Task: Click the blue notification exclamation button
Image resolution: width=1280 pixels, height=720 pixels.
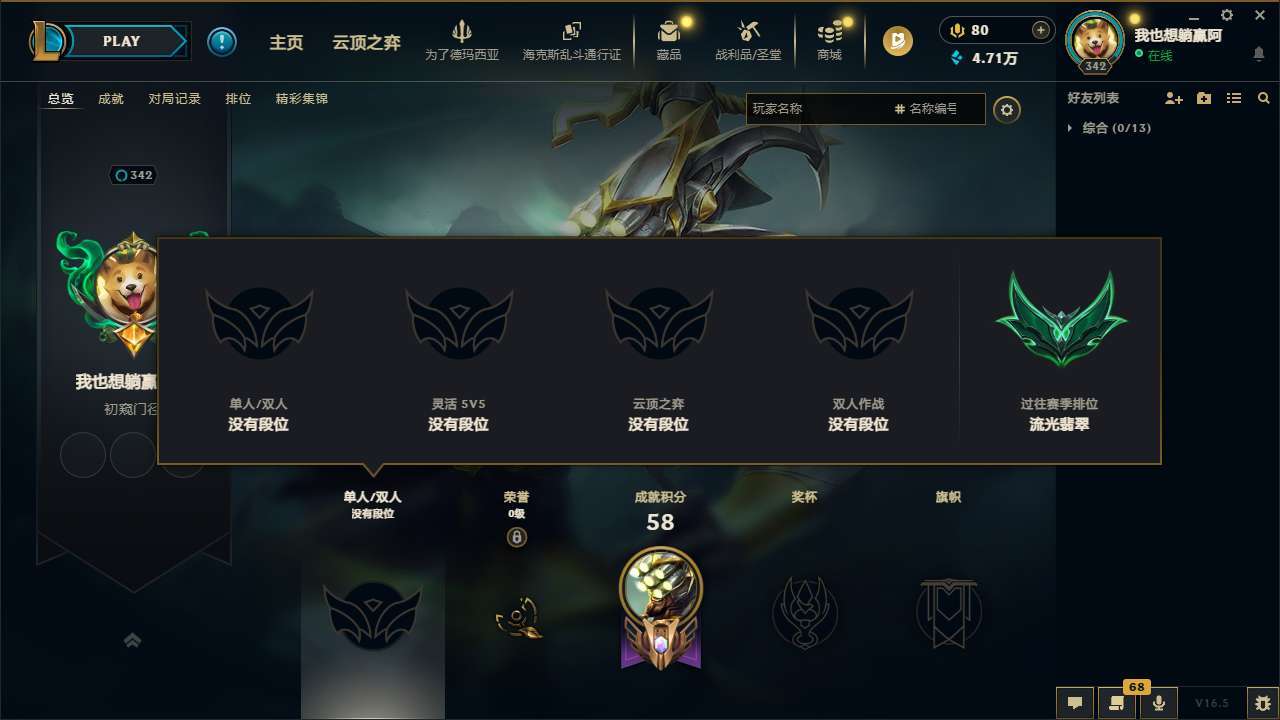Action: [x=222, y=41]
